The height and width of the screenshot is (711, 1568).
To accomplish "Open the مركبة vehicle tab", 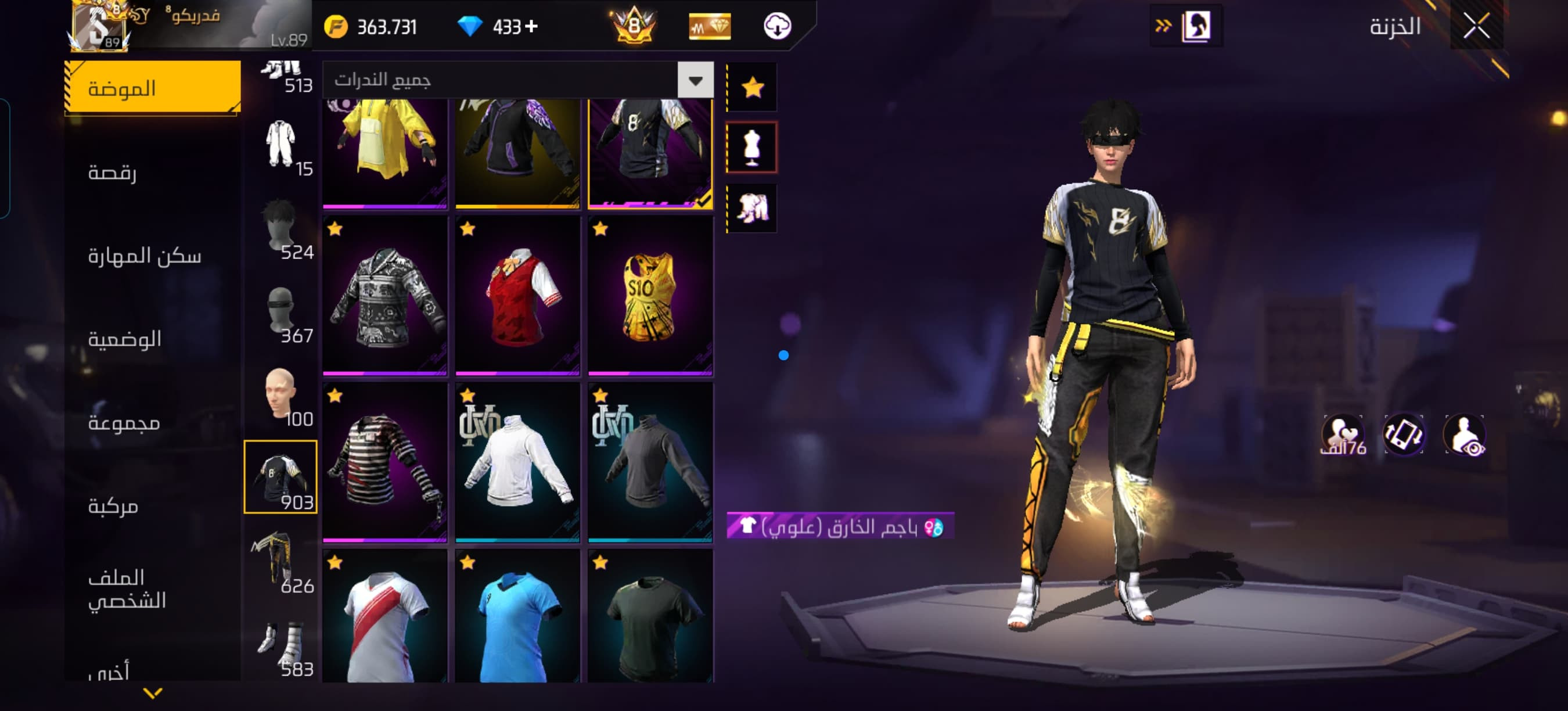I will 152,505.
